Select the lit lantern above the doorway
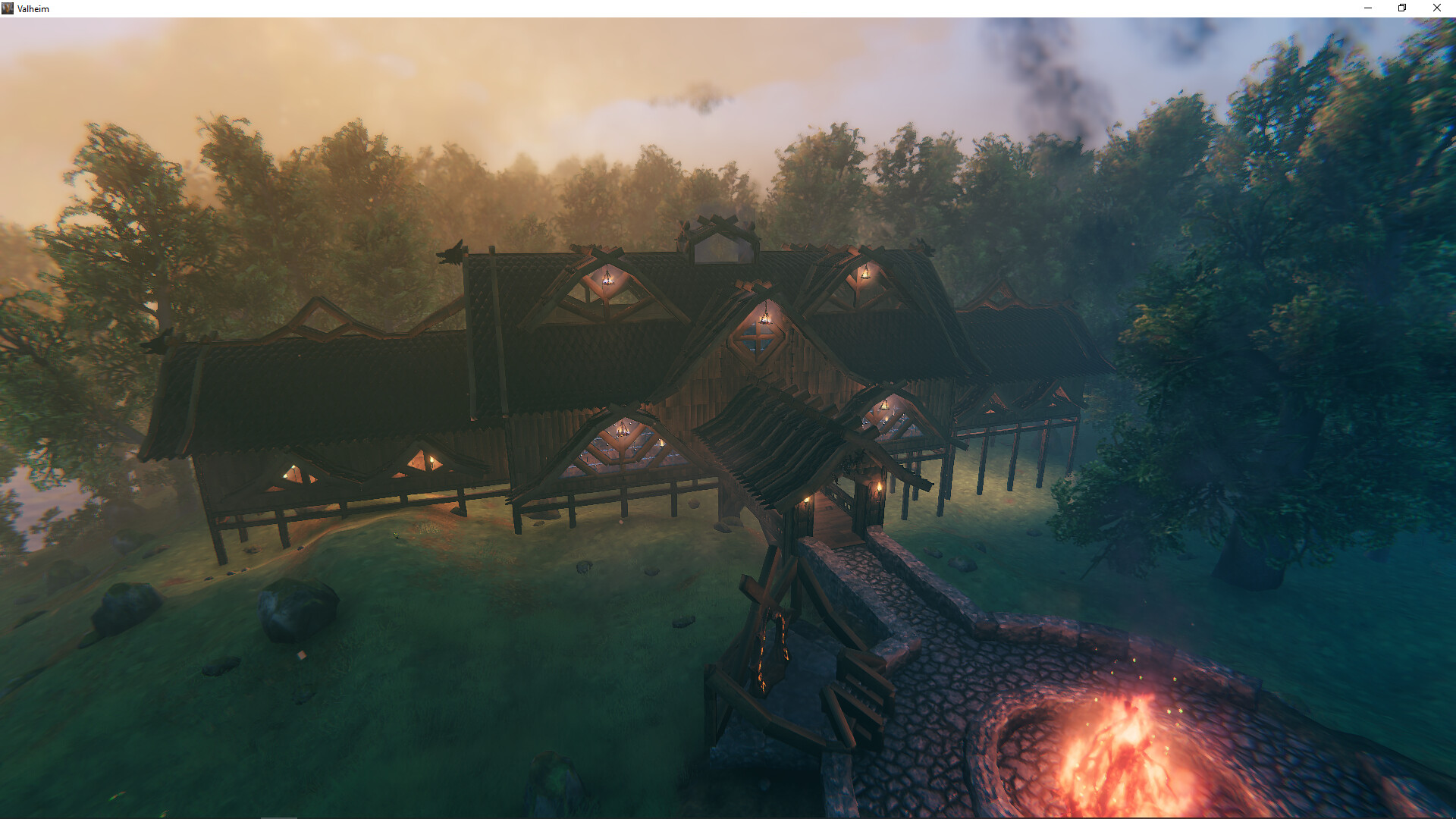1456x819 pixels. point(804,500)
